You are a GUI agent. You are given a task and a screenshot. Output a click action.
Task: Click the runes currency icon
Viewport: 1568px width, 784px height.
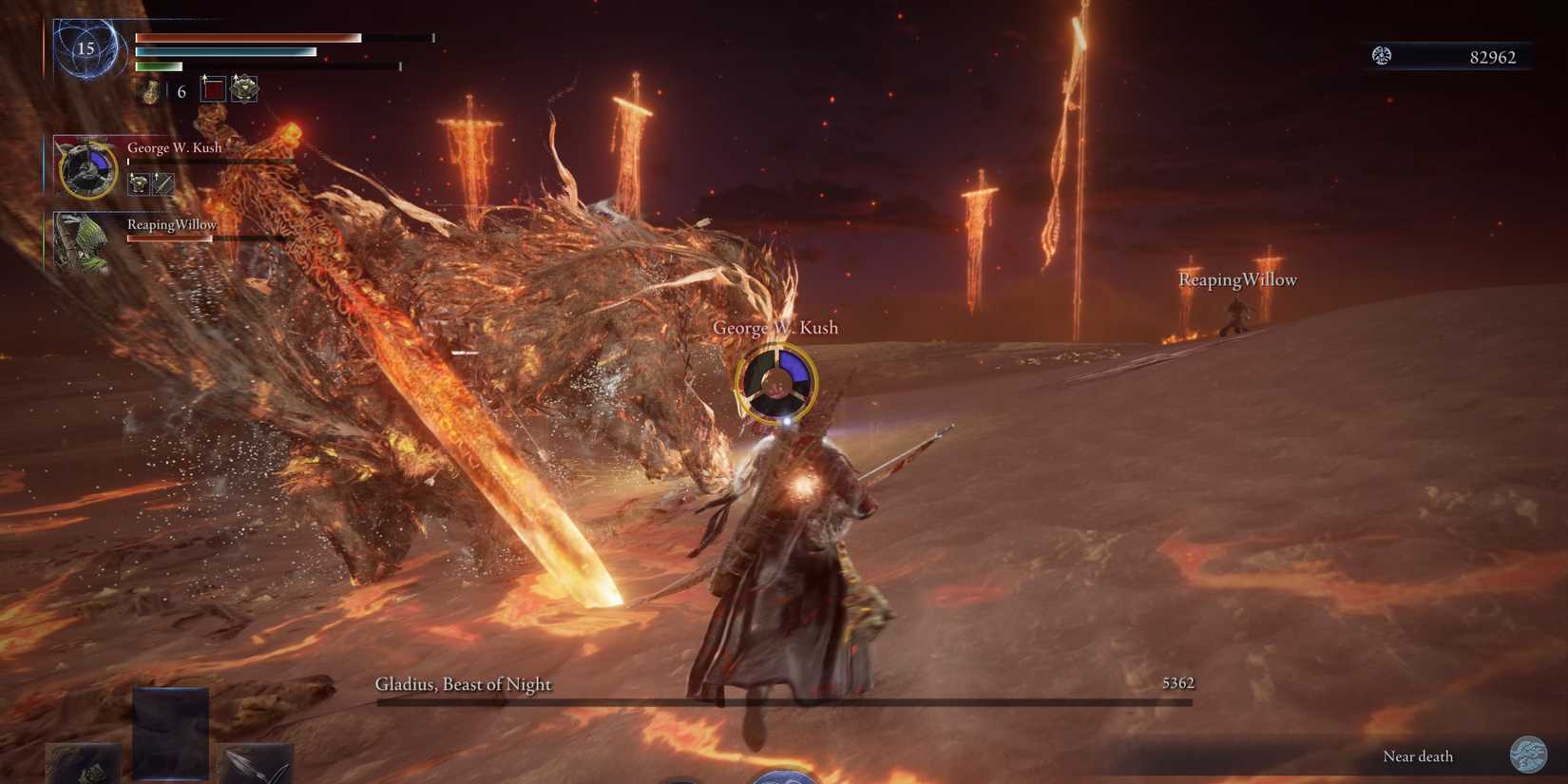coord(1382,56)
